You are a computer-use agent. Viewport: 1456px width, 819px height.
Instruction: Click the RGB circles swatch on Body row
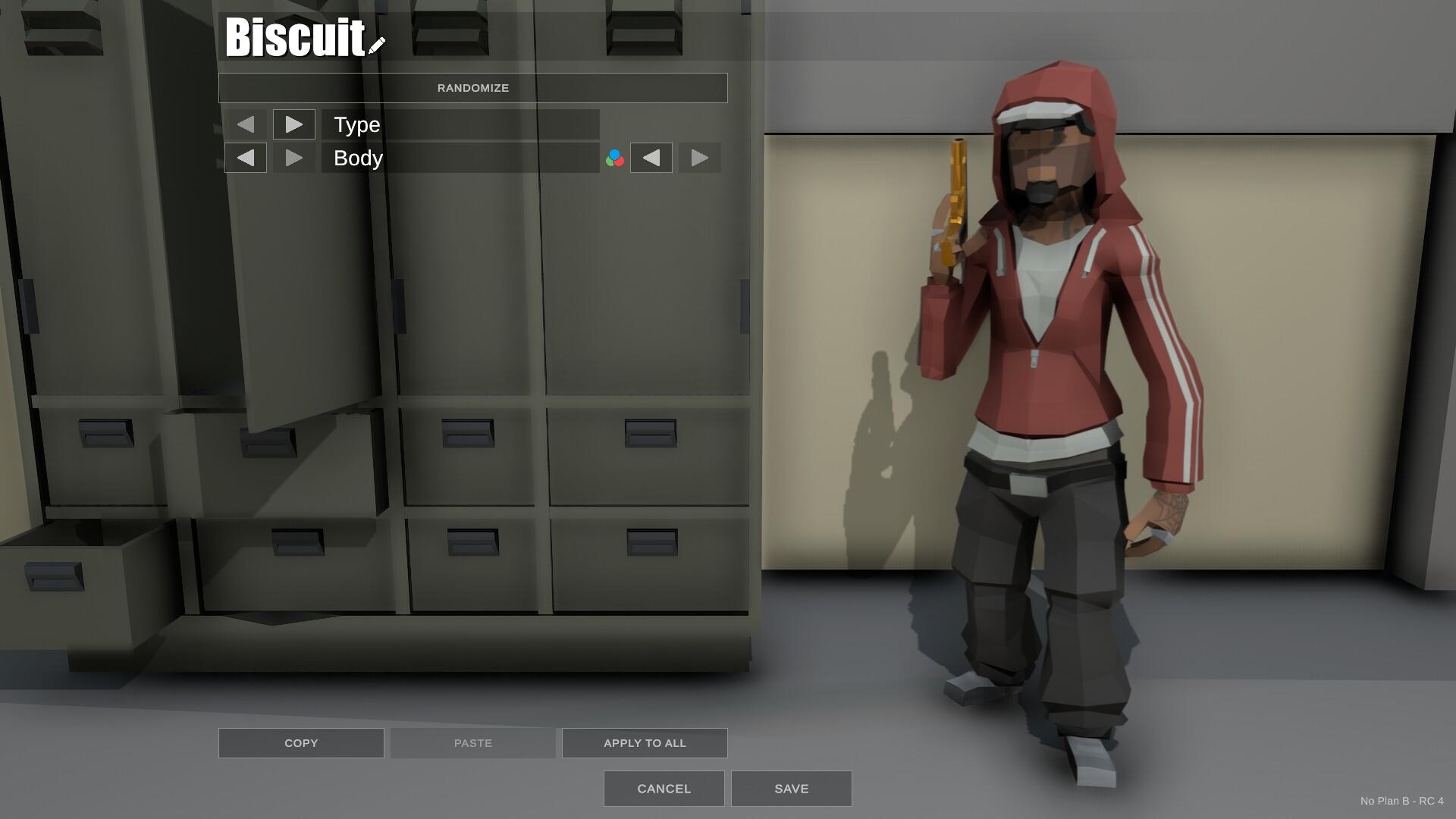point(613,158)
